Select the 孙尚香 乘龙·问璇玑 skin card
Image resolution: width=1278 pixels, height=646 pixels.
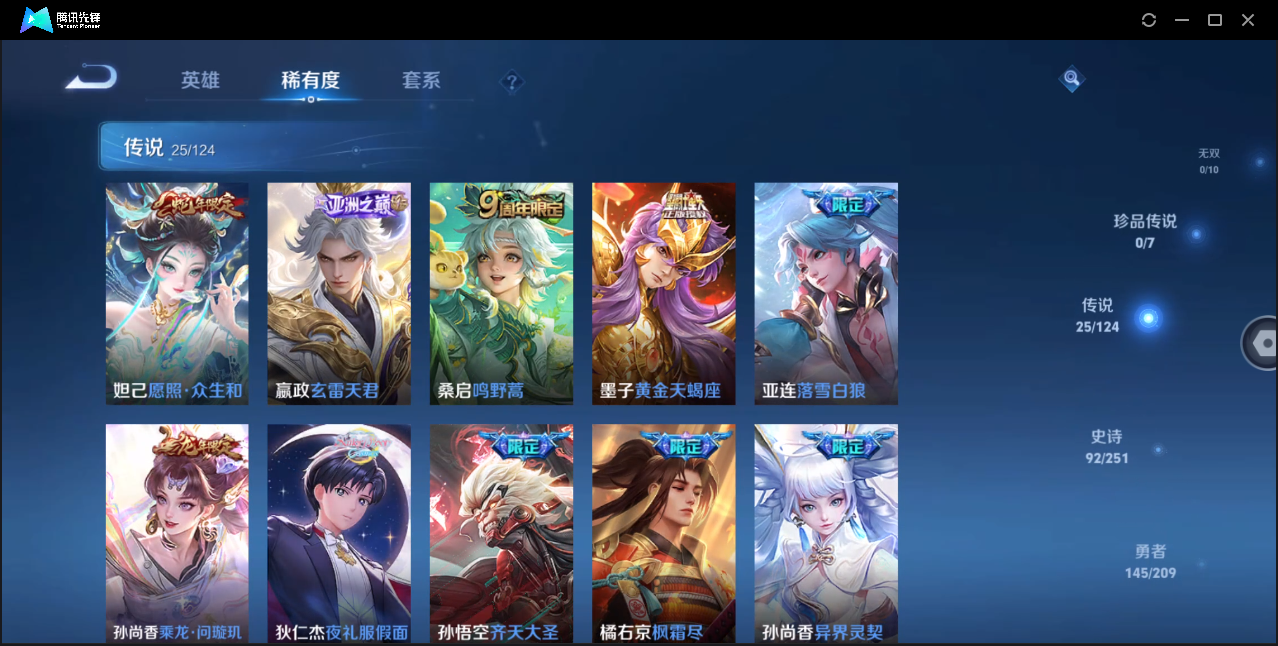coord(177,533)
